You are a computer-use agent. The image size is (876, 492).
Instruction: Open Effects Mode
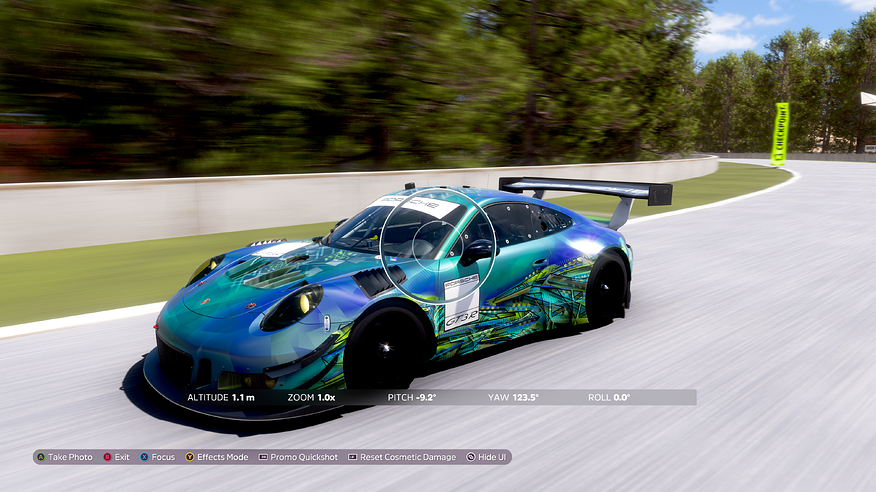click(216, 457)
